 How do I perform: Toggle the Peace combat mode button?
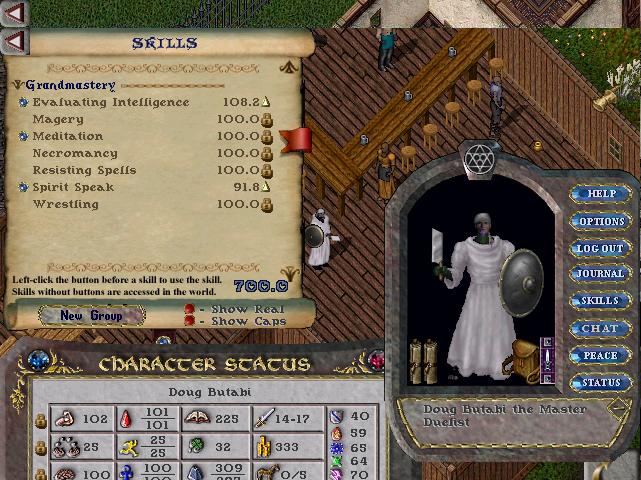[601, 355]
